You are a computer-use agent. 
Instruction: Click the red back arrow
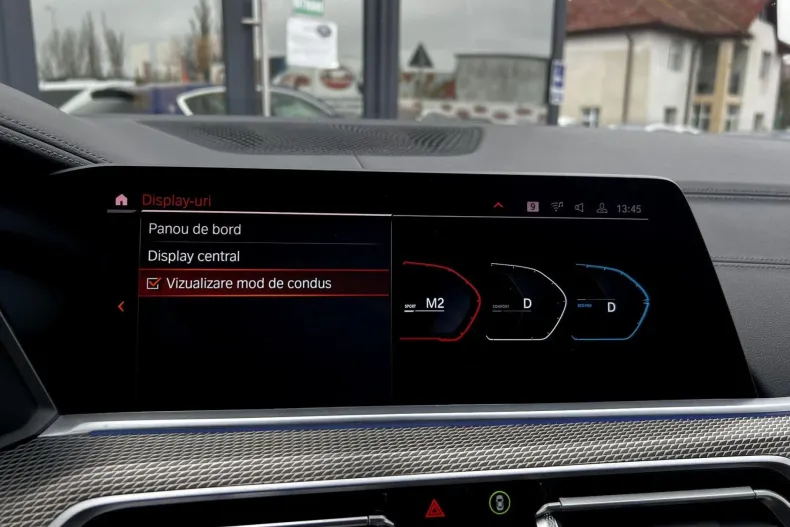coord(121,307)
